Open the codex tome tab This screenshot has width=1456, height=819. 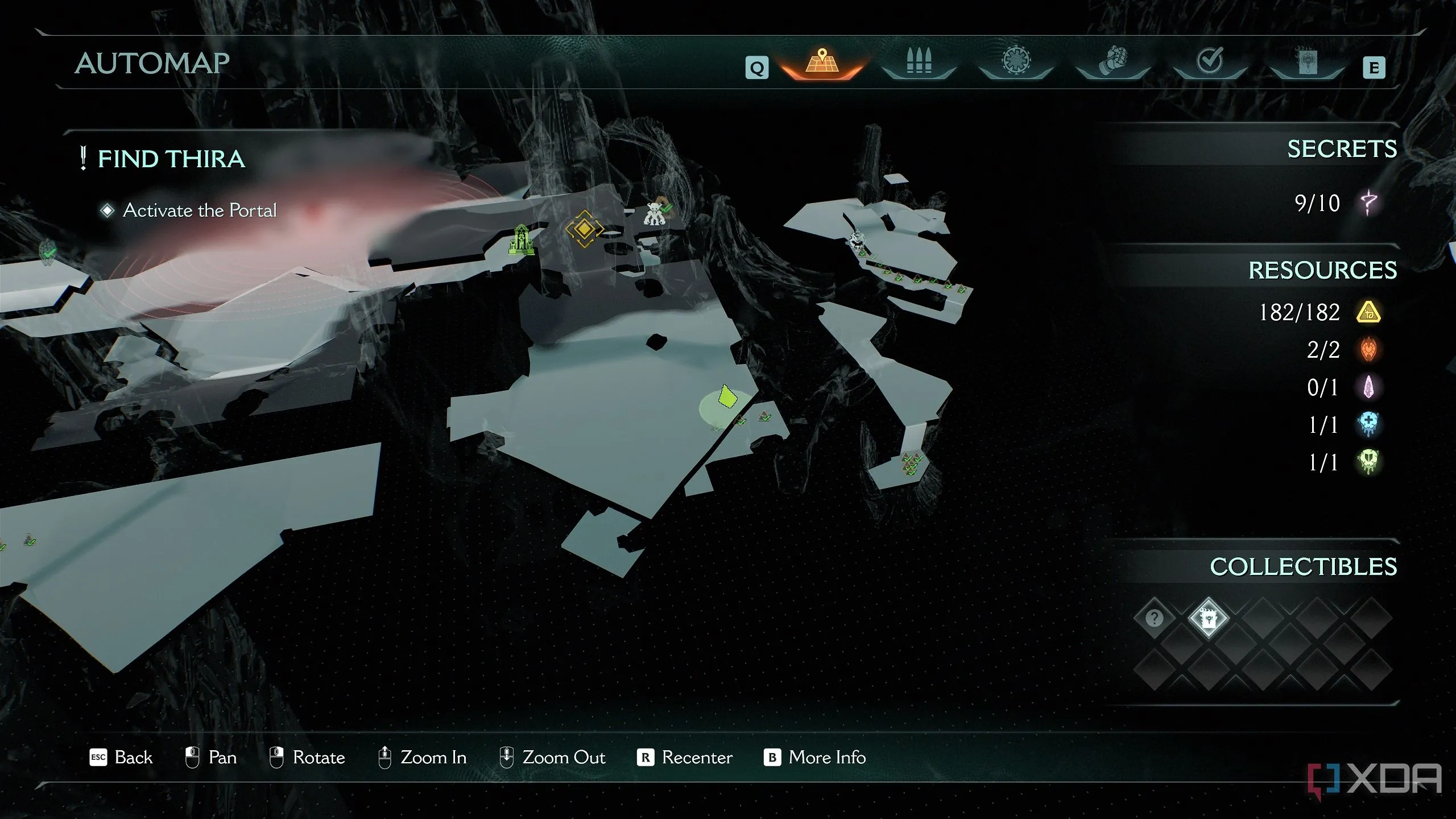click(1307, 61)
